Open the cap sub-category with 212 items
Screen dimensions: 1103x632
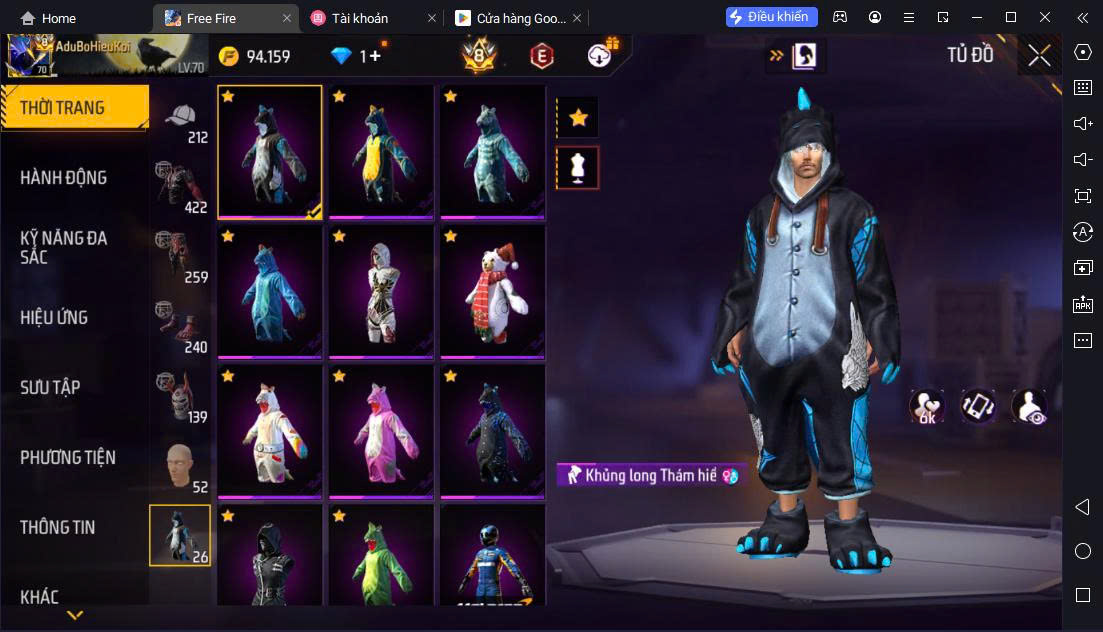point(181,123)
